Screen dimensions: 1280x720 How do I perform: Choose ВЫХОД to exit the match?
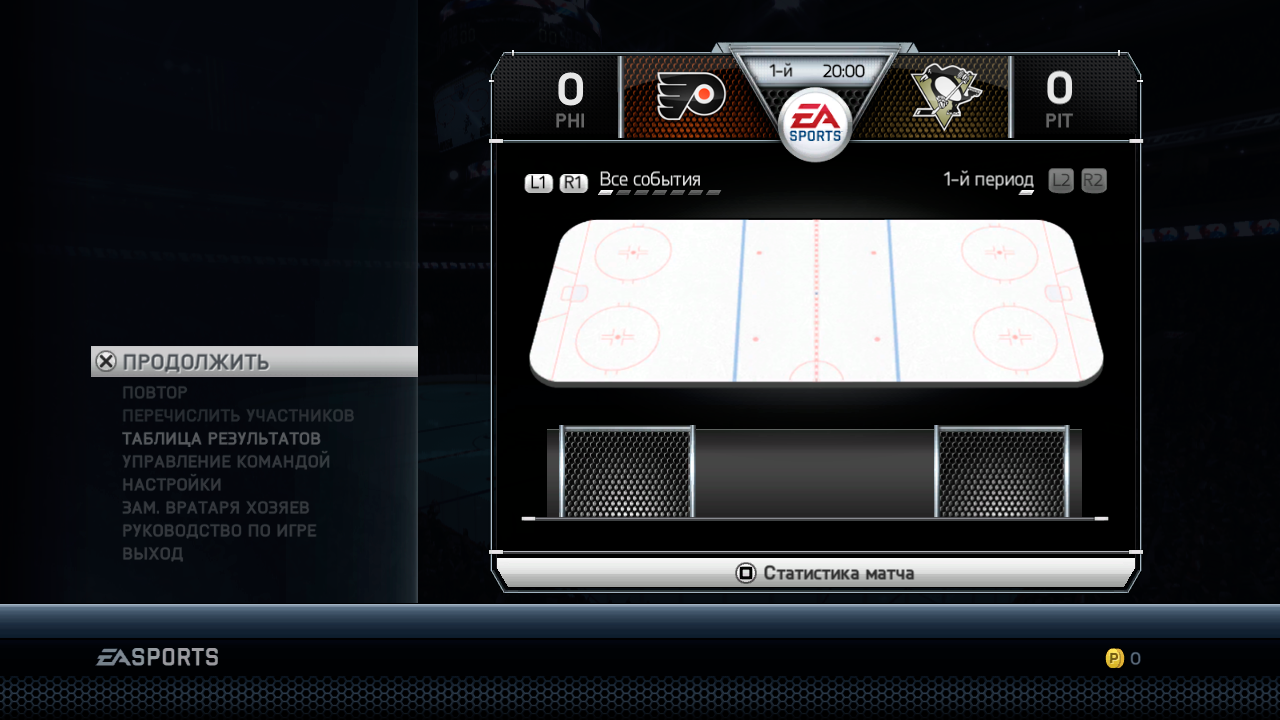[153, 554]
